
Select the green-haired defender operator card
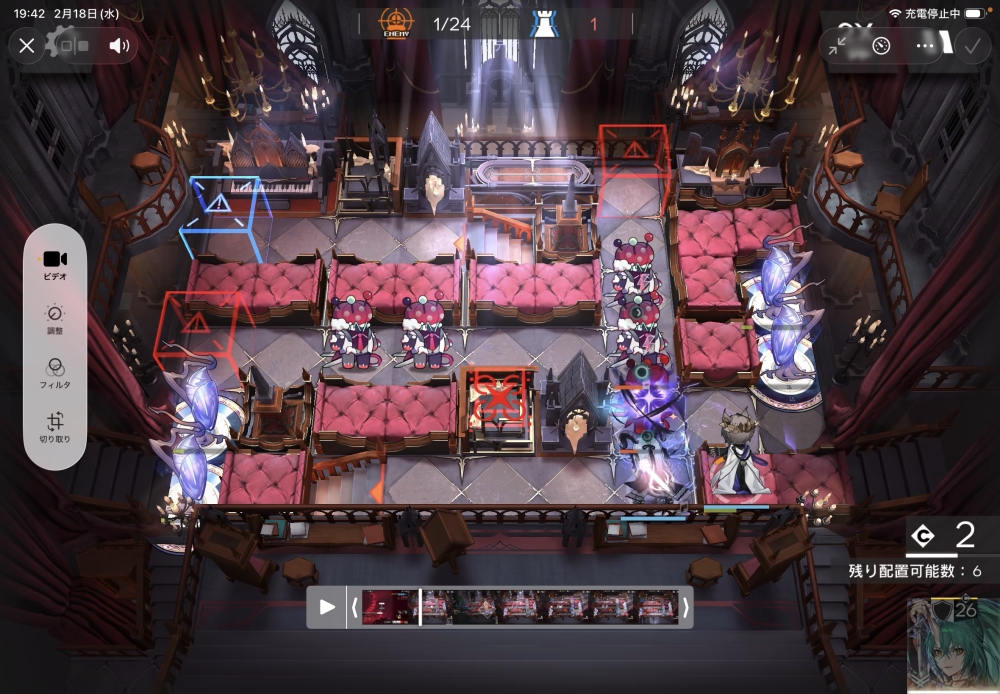coord(953,647)
